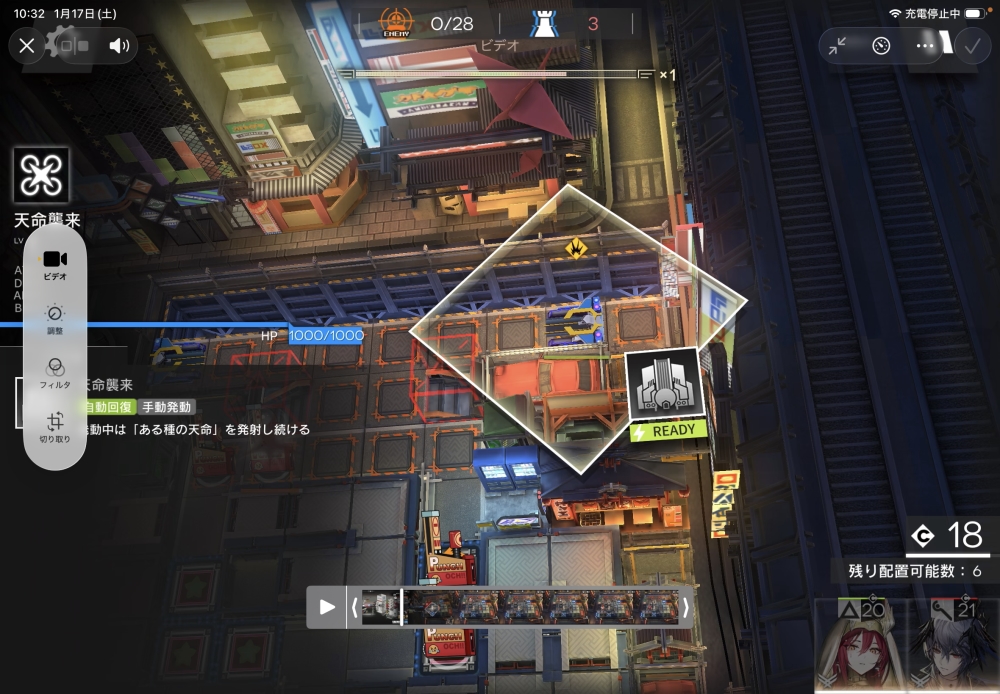Click the inward arrows shrink button
The image size is (1000, 694).
coord(838,46)
